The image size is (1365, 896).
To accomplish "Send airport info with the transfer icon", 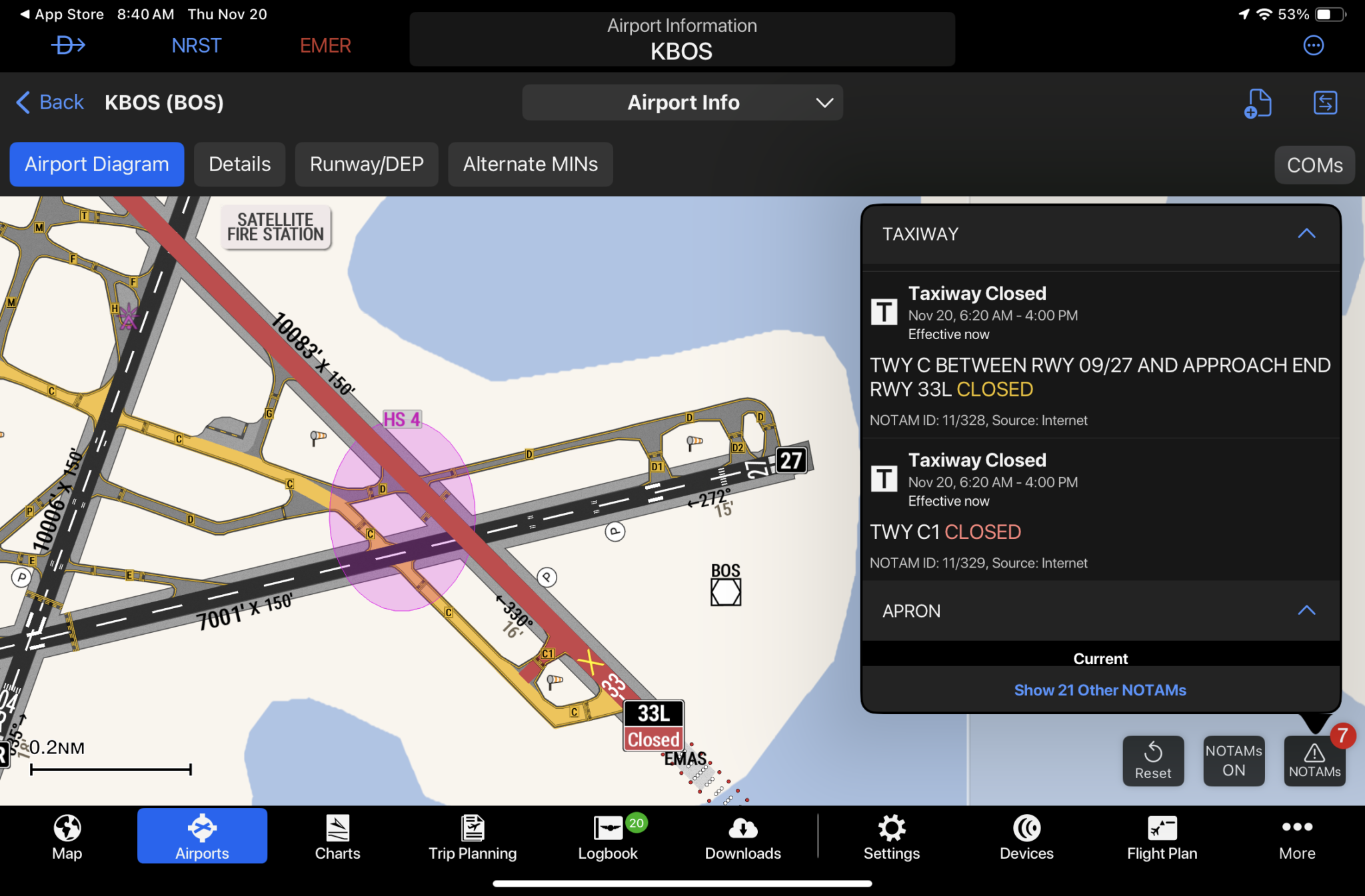I will [1325, 103].
